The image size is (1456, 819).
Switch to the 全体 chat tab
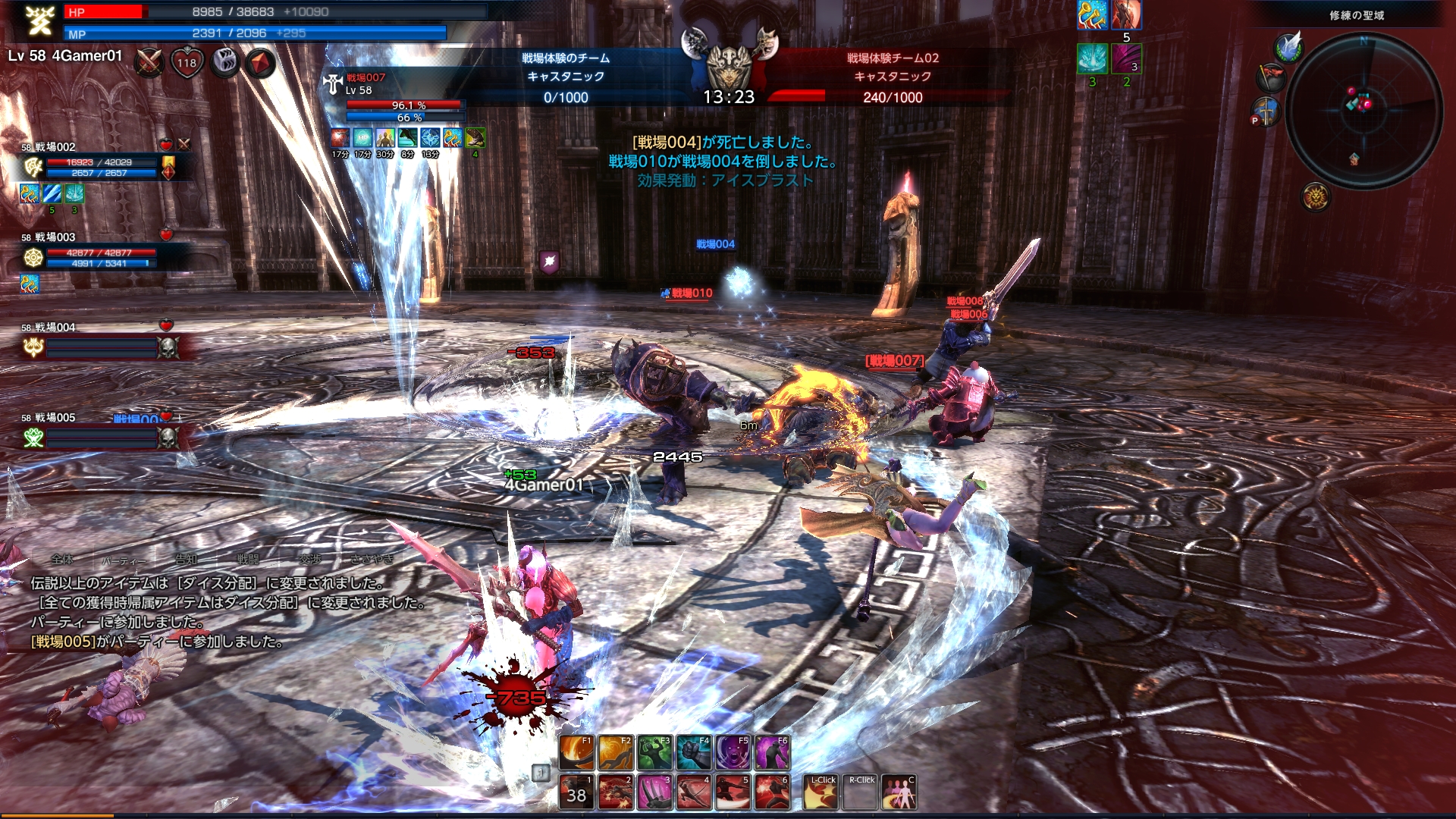click(62, 560)
